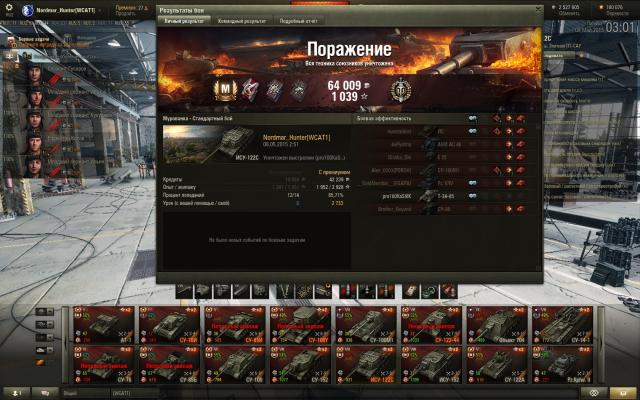Viewport: 640px width, 400px height.
Task: Click the class mastery M badge
Action: point(226,91)
